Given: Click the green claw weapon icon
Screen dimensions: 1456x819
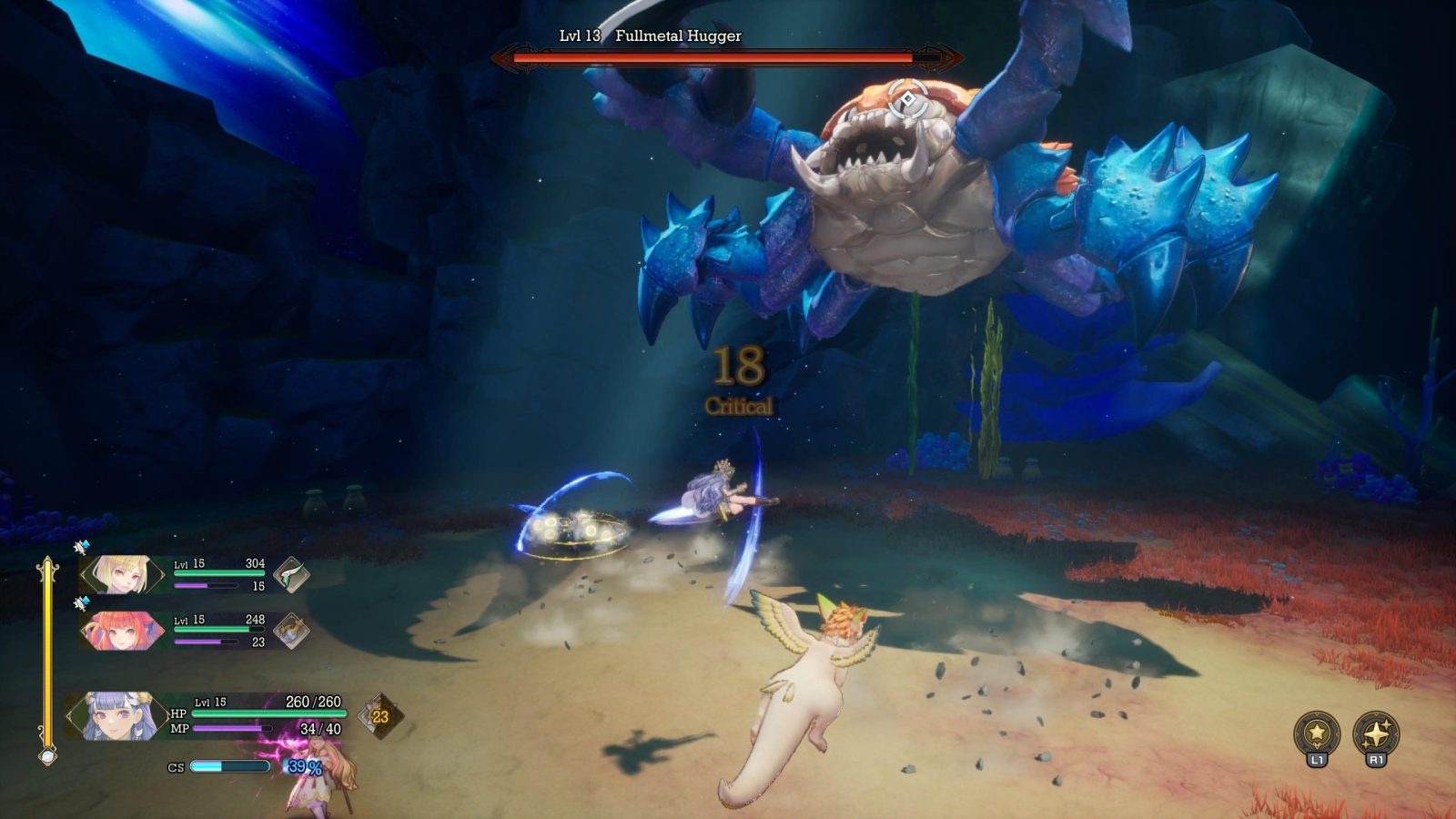Looking at the screenshot, I should click(x=291, y=575).
